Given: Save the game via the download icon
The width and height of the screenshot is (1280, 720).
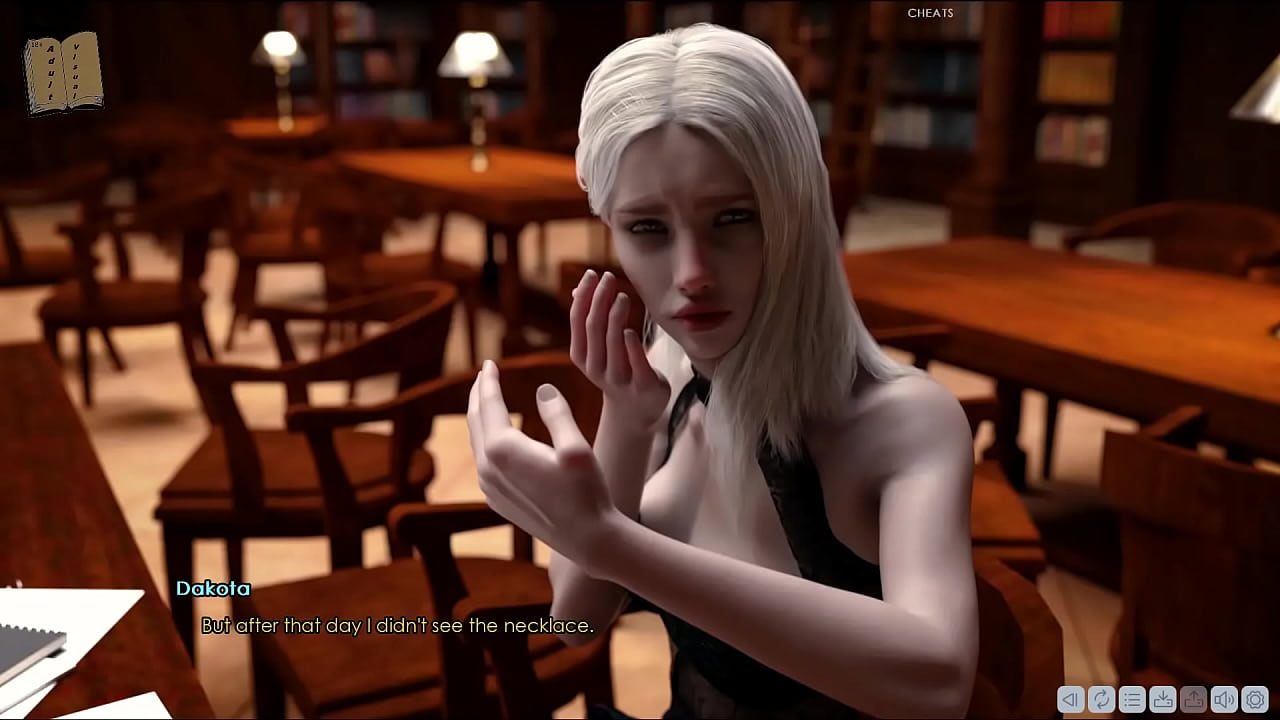Looking at the screenshot, I should pyautogui.click(x=1163, y=700).
